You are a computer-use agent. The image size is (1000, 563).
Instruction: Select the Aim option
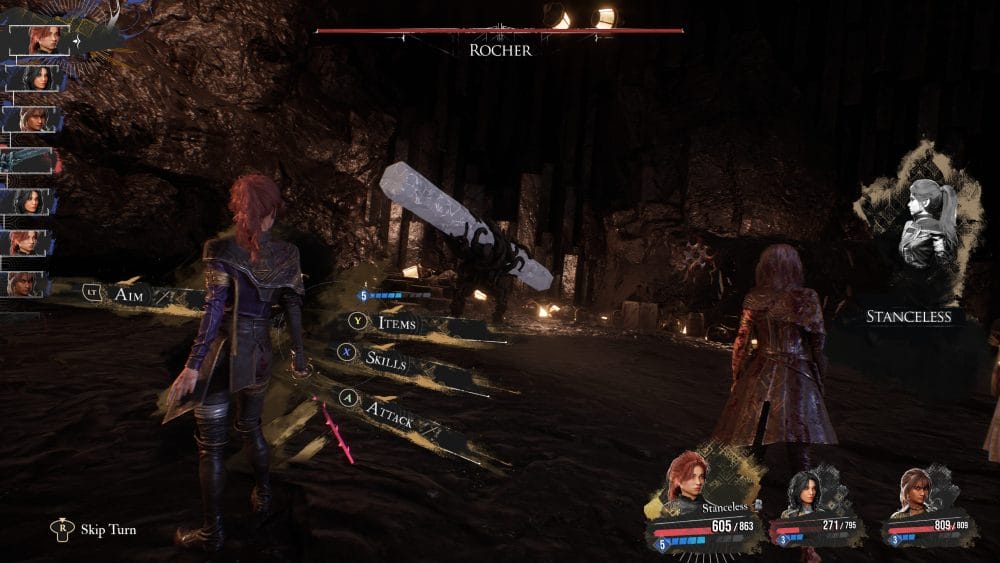128,291
